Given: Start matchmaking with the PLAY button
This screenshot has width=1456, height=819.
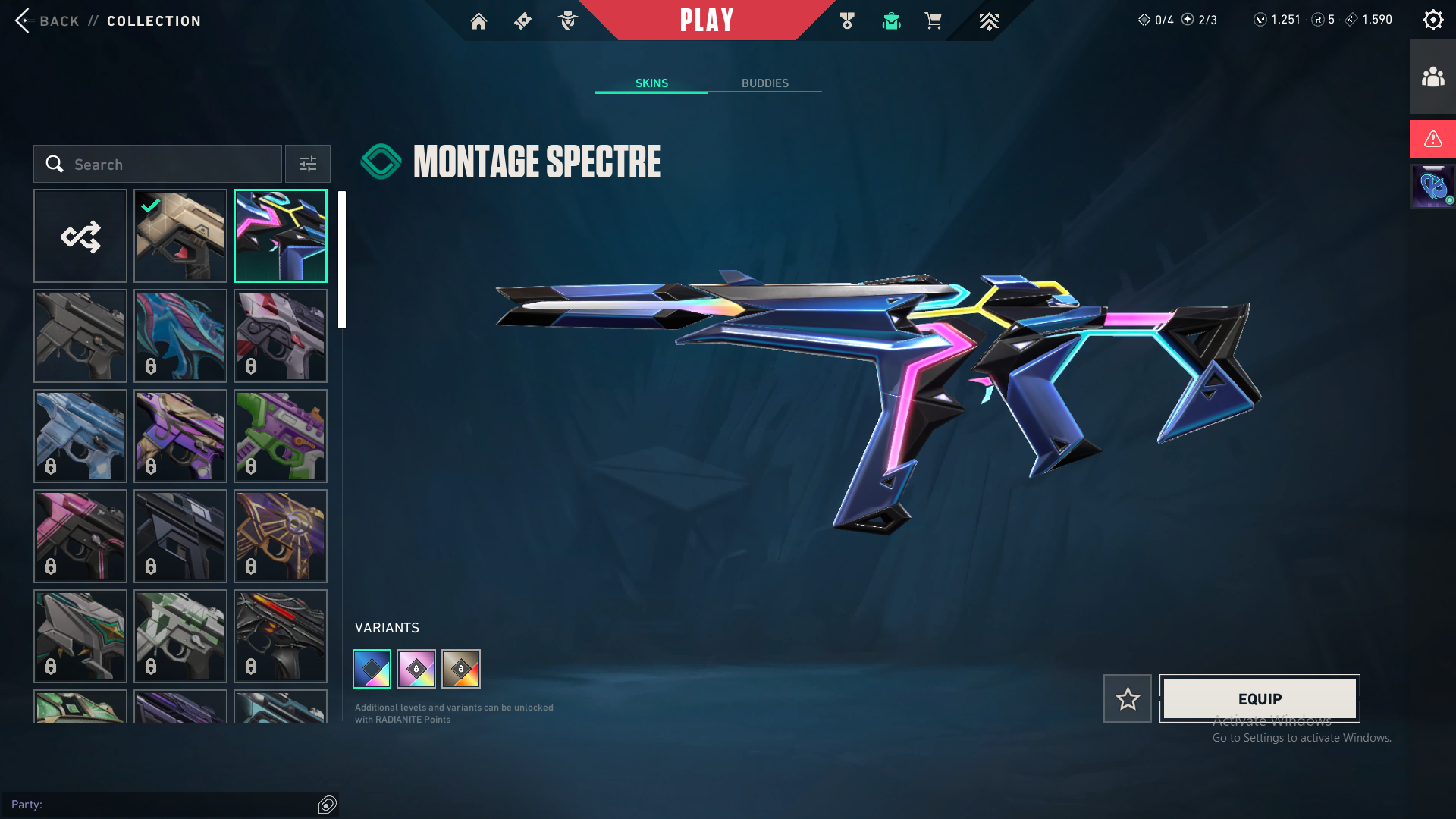Looking at the screenshot, I should [706, 20].
